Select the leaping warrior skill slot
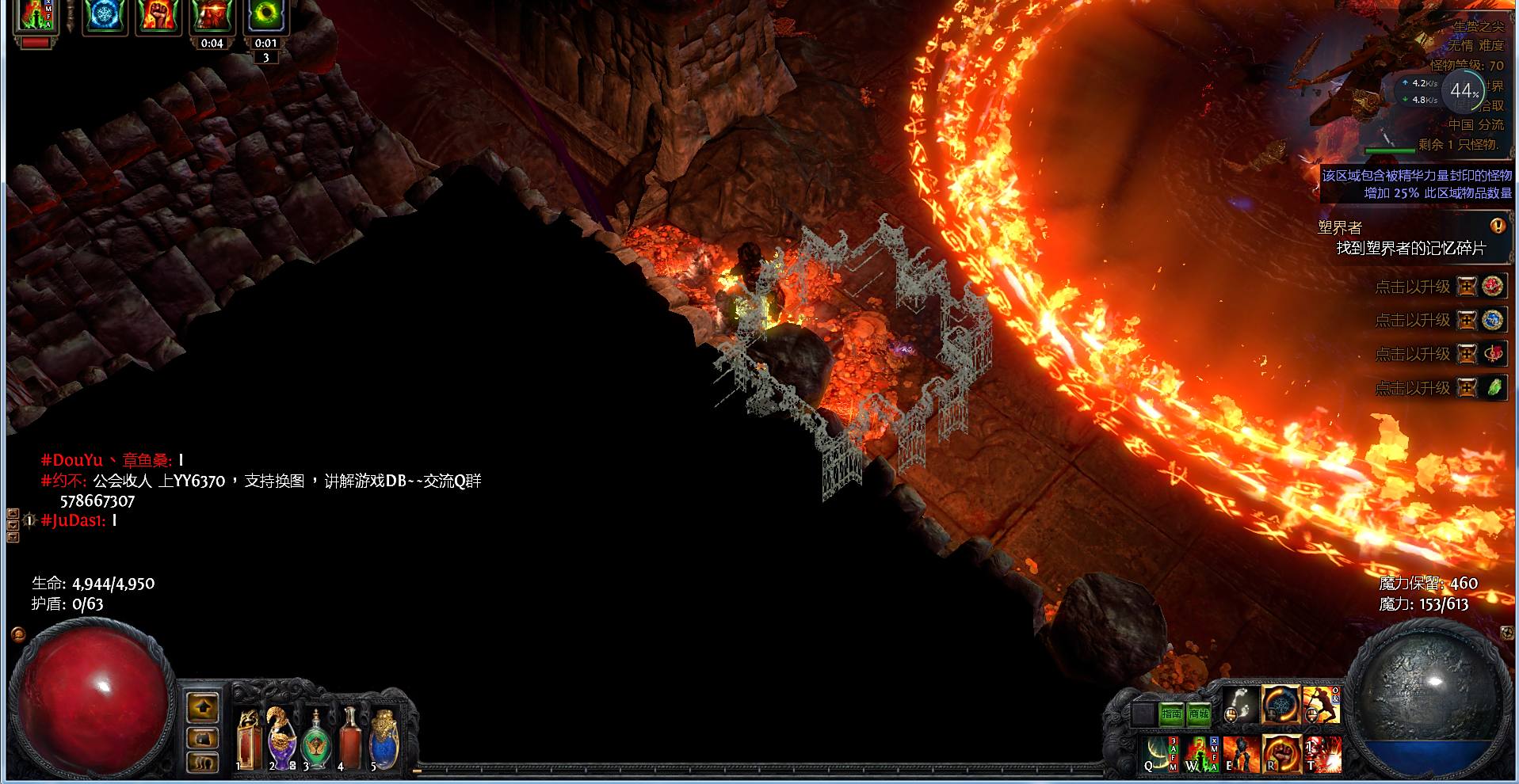 [x=1321, y=705]
